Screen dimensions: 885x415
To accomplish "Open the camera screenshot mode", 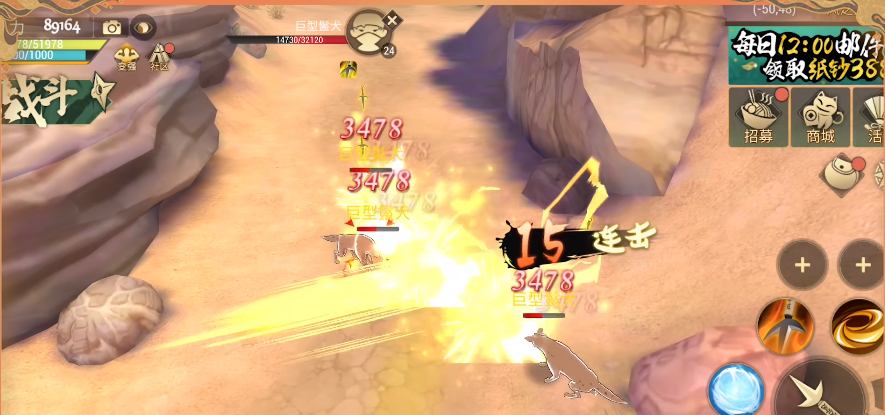I will pos(112,27).
